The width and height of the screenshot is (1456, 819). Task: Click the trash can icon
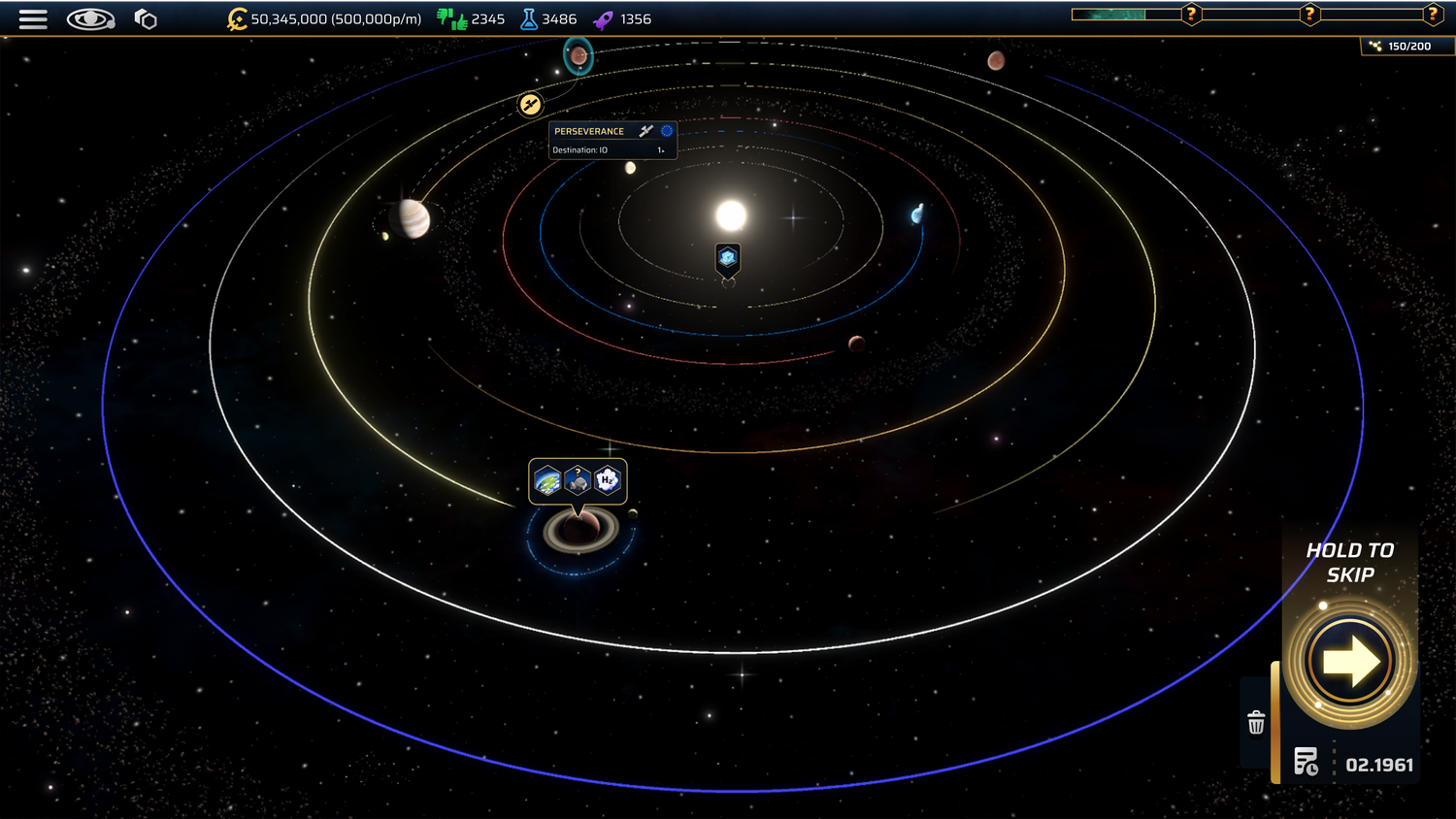click(x=1256, y=723)
